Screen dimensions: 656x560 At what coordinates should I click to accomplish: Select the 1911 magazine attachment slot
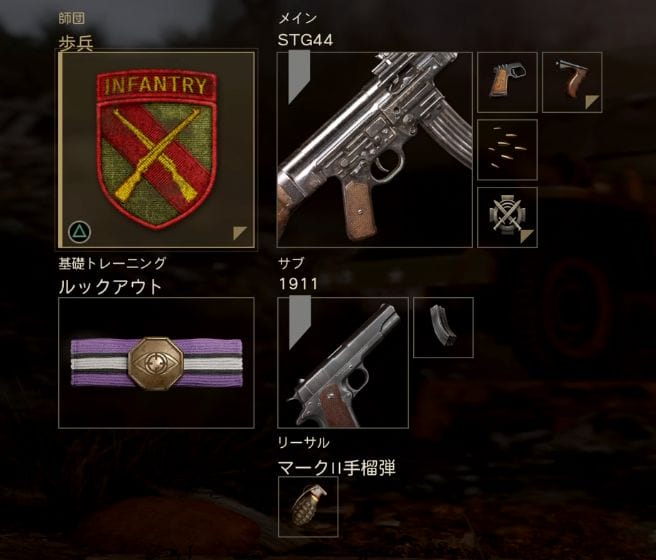coord(443,327)
